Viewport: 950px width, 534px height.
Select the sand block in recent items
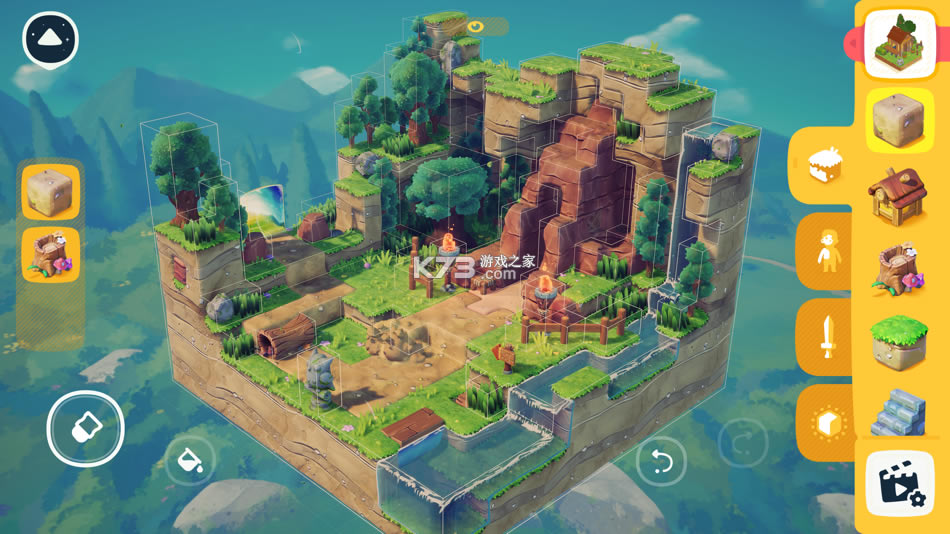point(51,192)
